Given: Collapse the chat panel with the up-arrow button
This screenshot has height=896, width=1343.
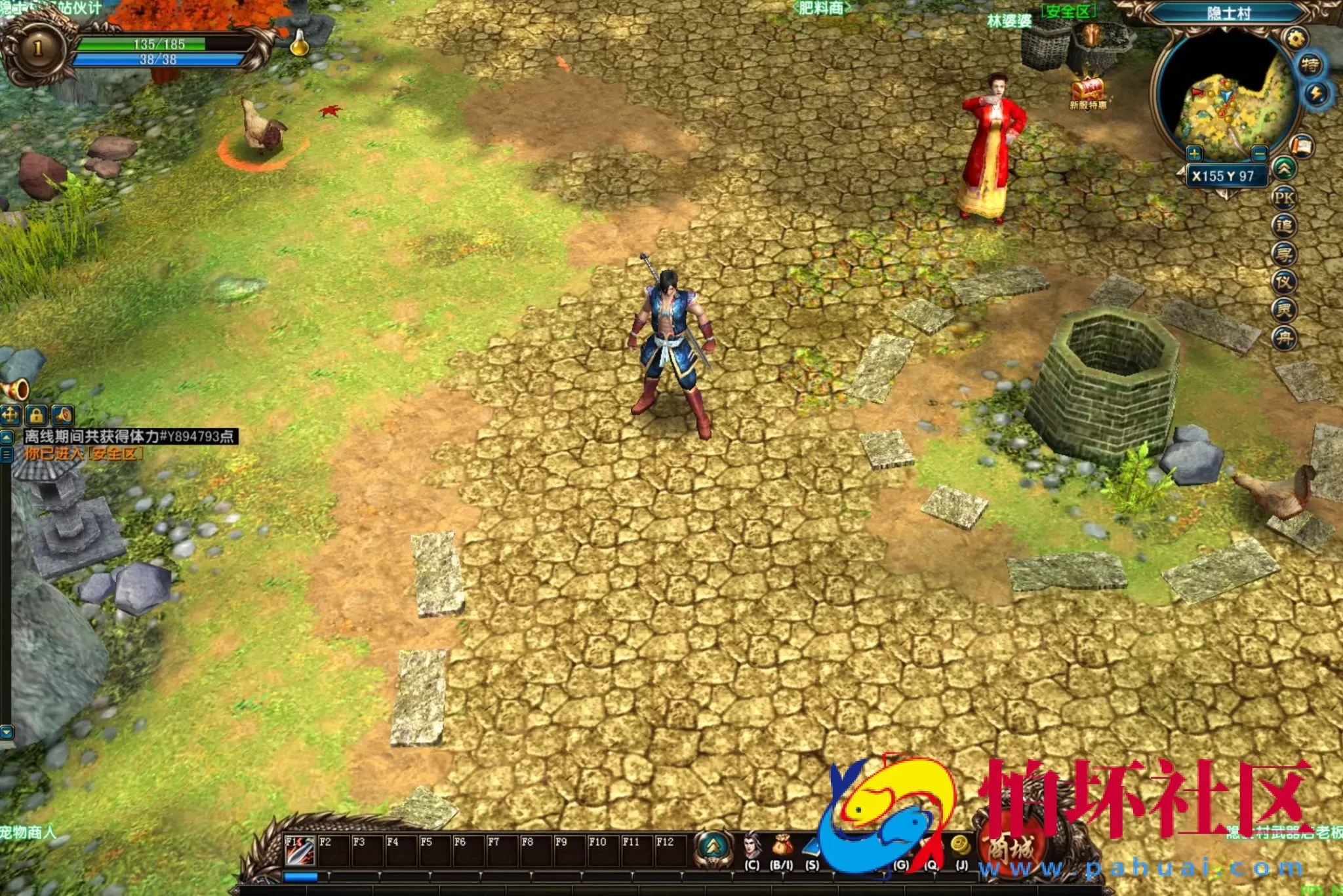Looking at the screenshot, I should point(7,438).
